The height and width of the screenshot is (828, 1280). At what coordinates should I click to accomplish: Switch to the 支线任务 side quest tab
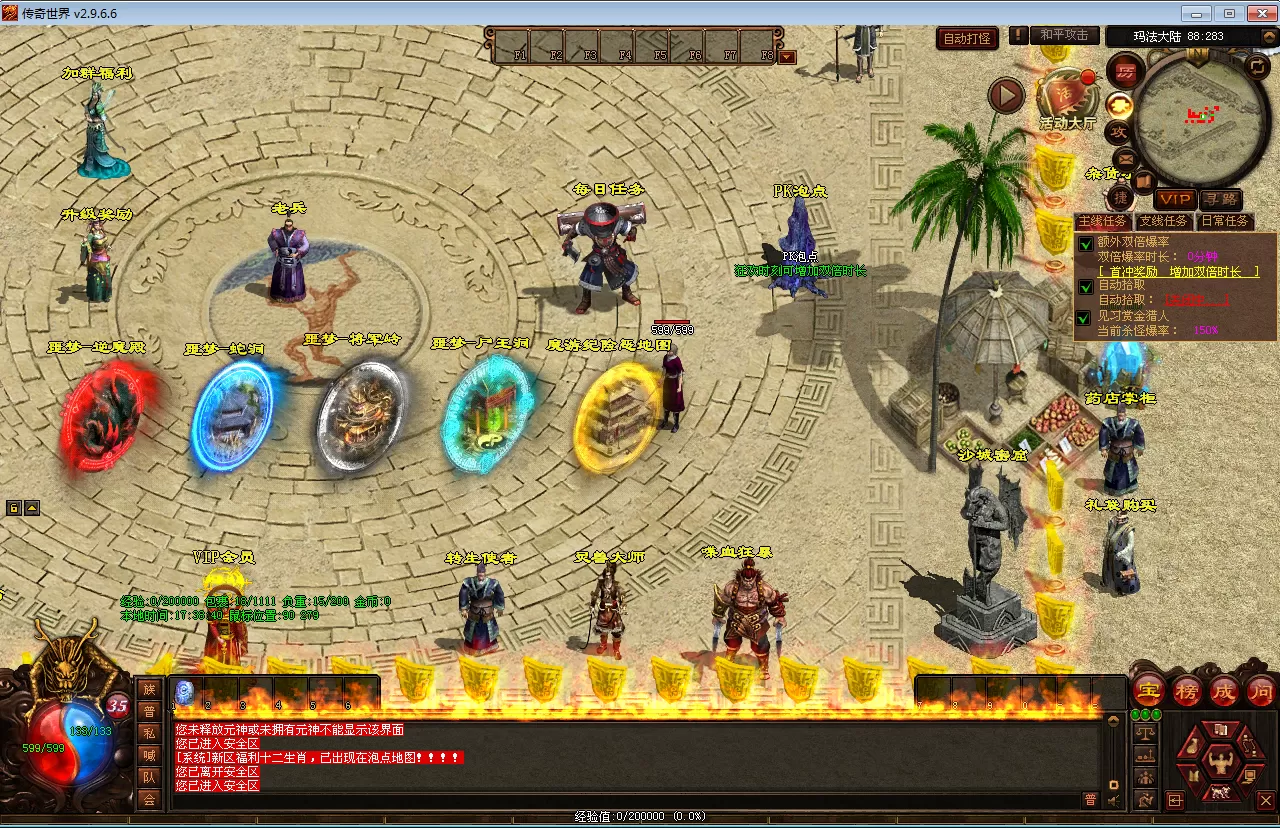pyautogui.click(x=1164, y=221)
